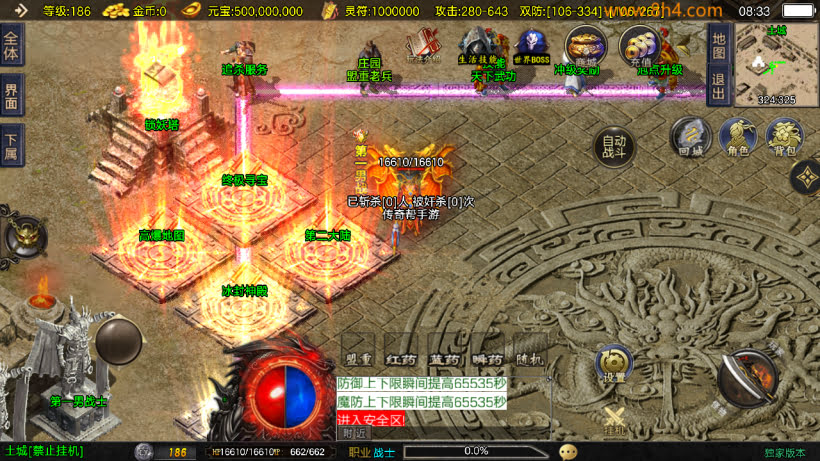Open the 背包 backpack

point(784,138)
